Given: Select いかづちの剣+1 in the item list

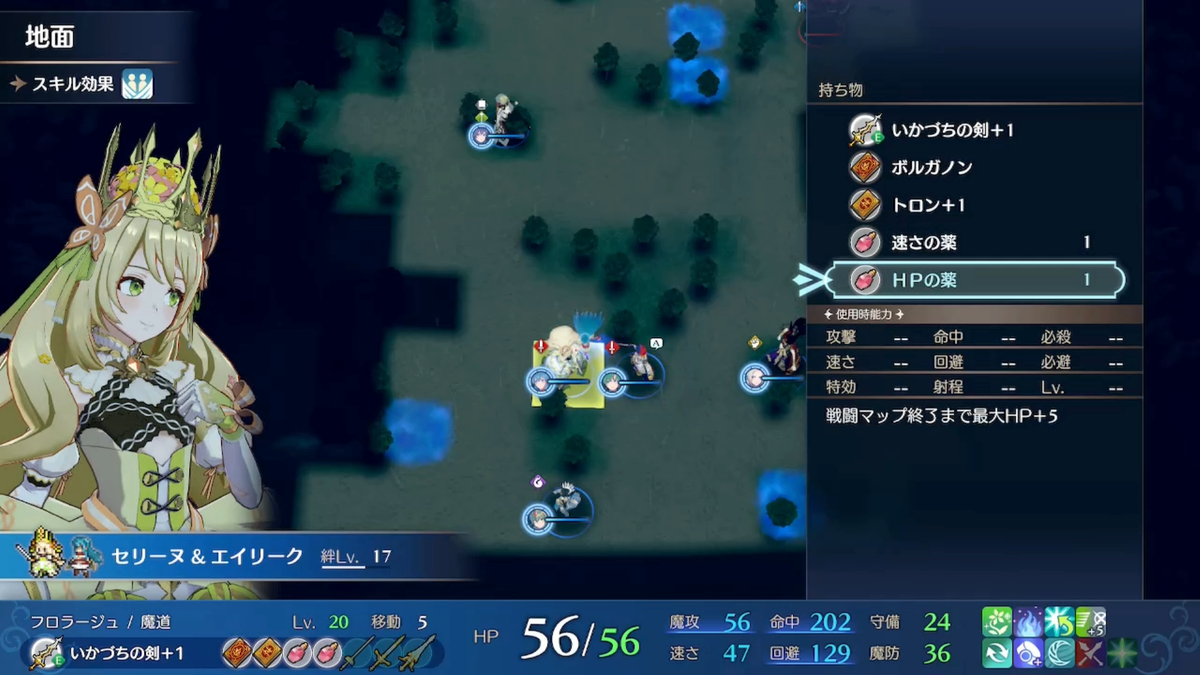Looking at the screenshot, I should [952, 130].
